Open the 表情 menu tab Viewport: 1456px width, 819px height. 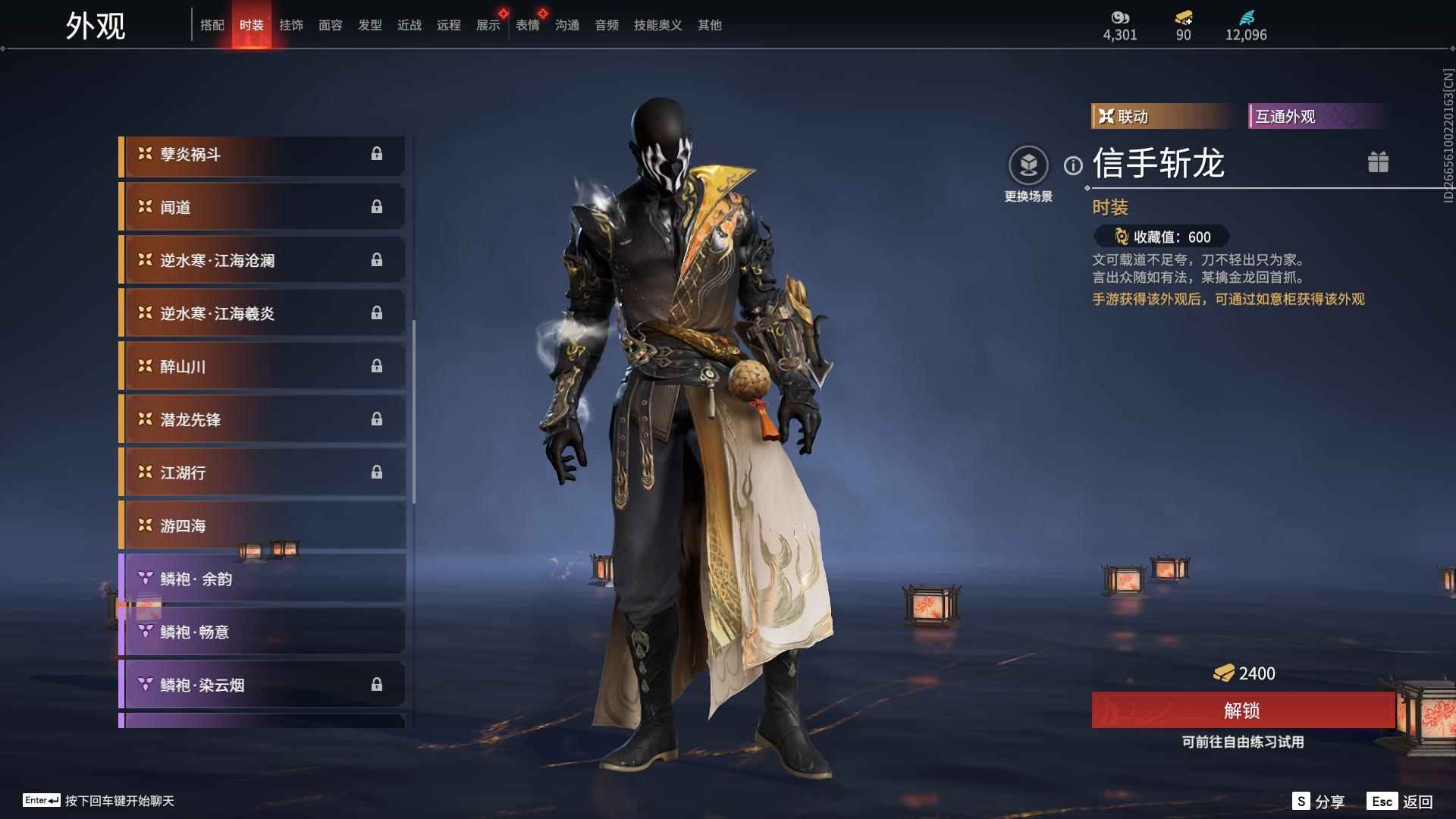pyautogui.click(x=528, y=24)
